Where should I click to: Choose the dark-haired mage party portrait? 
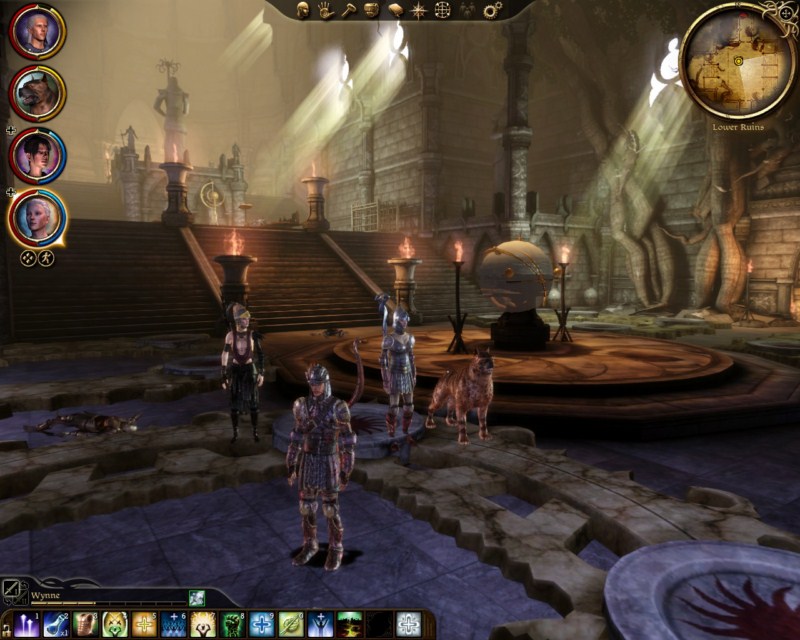[38, 155]
